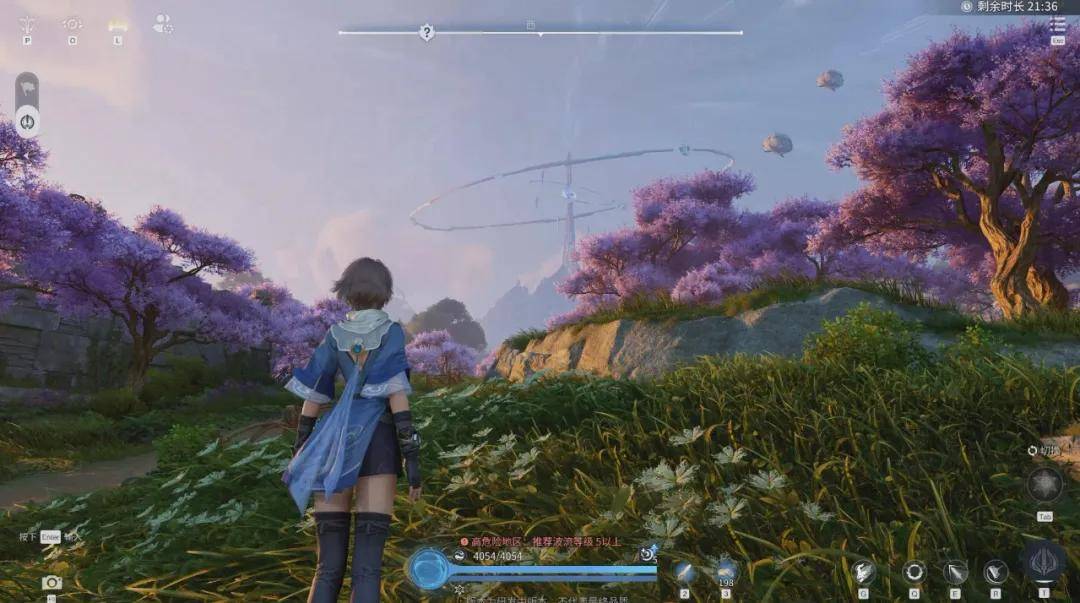Click the weapon switch compass icon
Viewport: 1080px width, 603px height.
click(x=1045, y=486)
